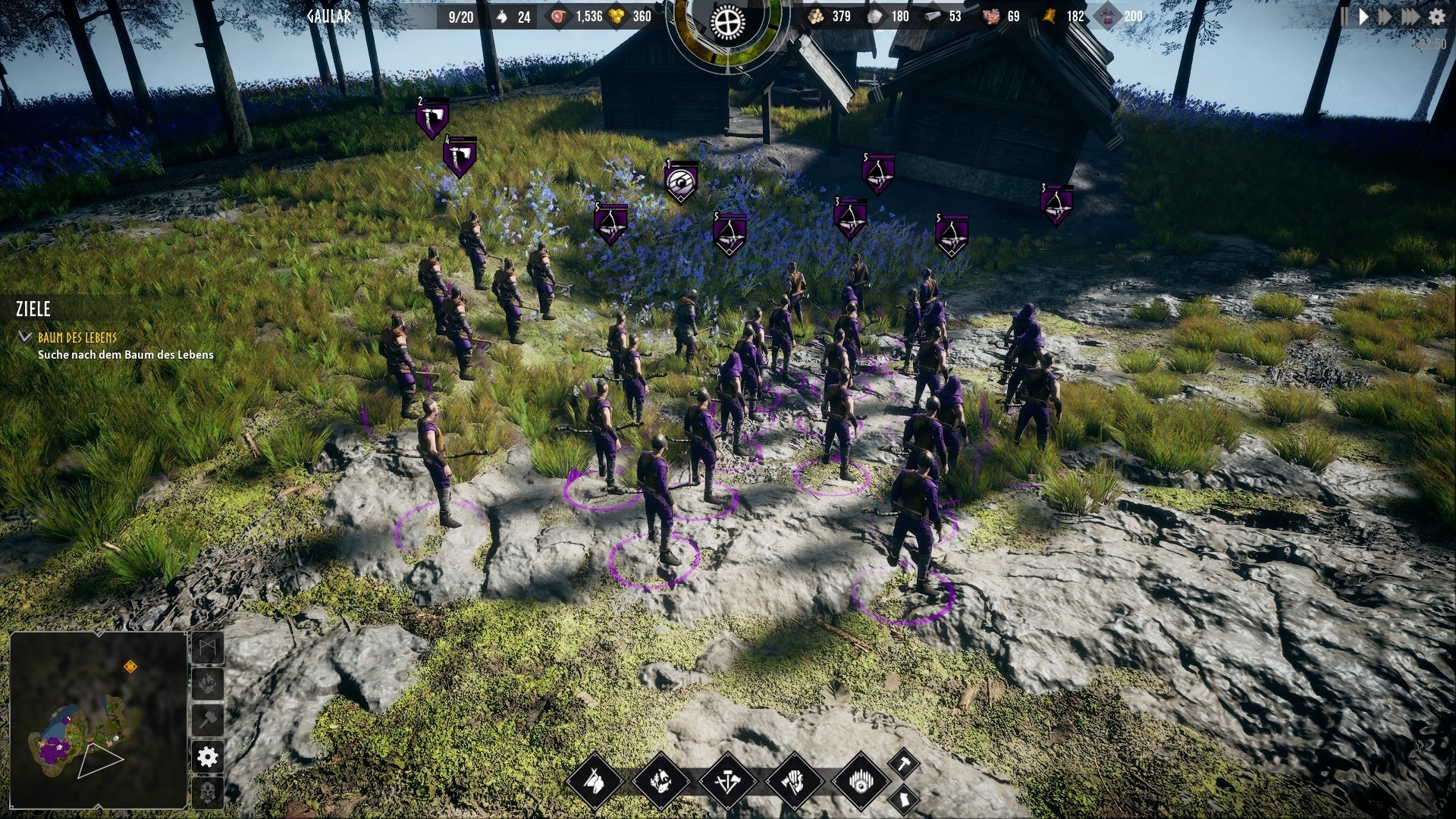Open the housing build category
The width and height of the screenshot is (1456, 819).
pyautogui.click(x=594, y=780)
